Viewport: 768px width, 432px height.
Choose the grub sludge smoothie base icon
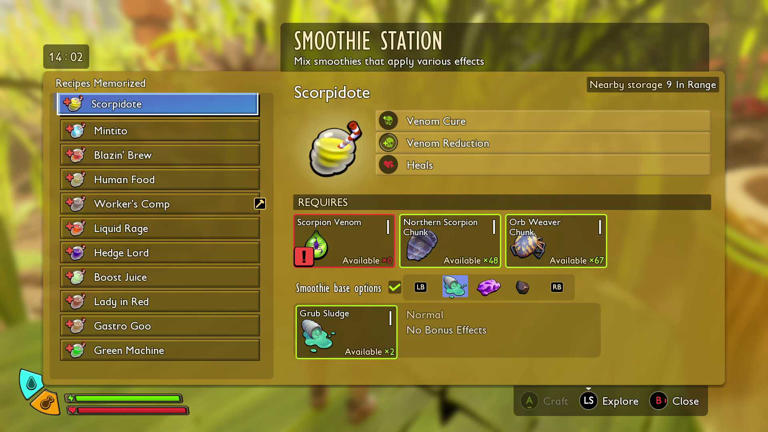[x=455, y=288]
